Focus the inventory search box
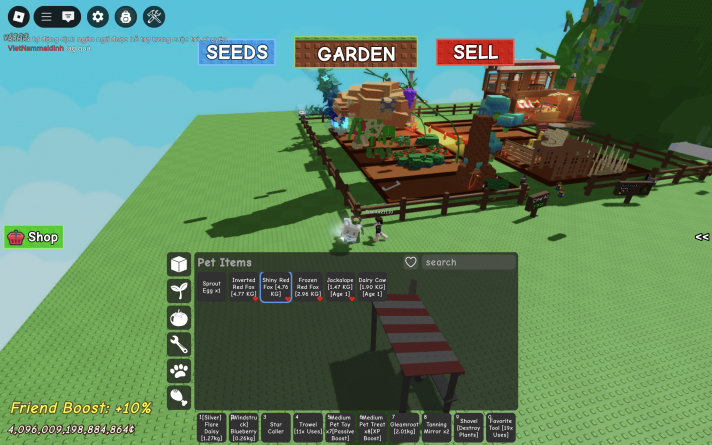The width and height of the screenshot is (712, 445). click(468, 262)
